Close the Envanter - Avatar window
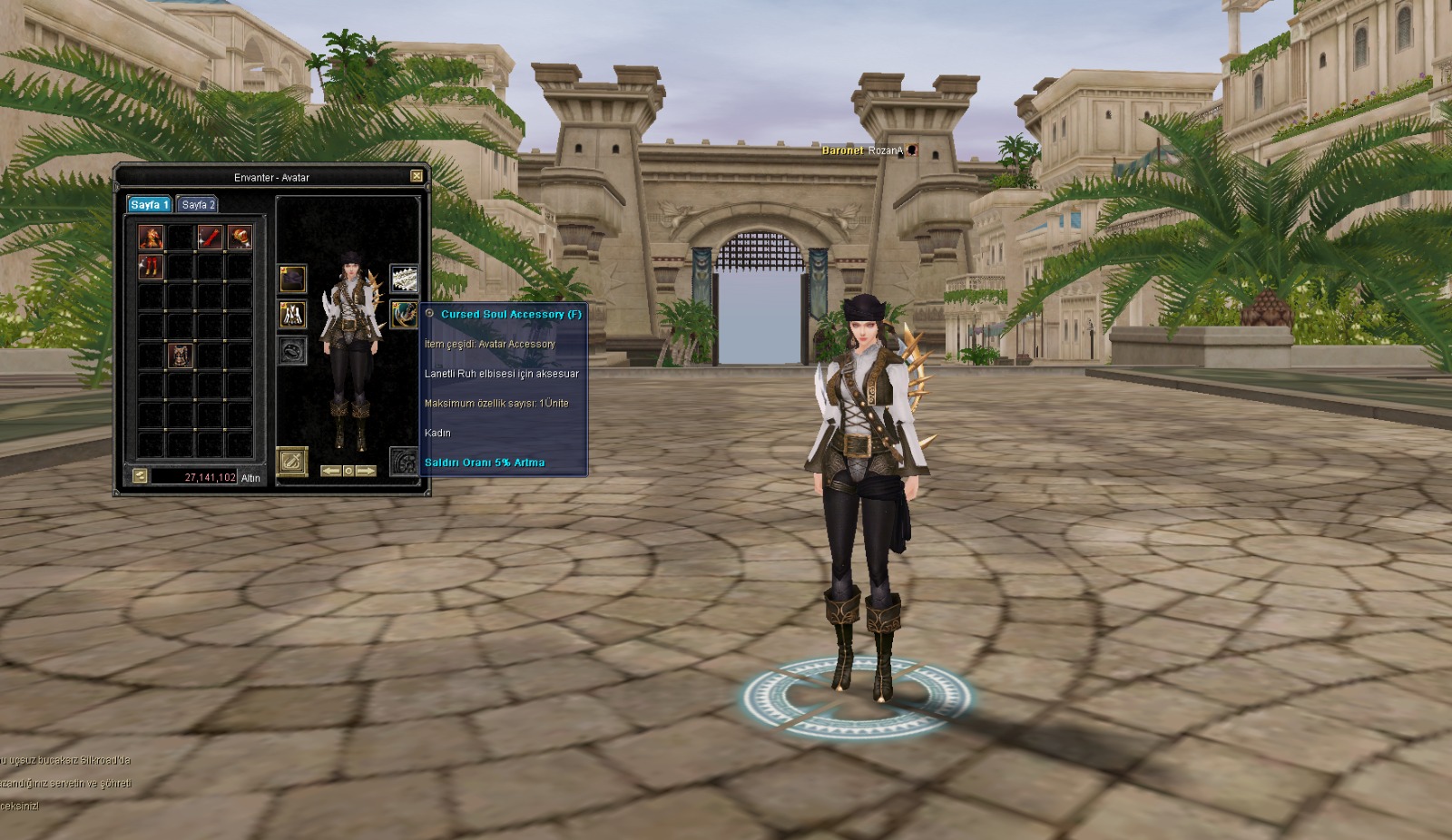 417,176
